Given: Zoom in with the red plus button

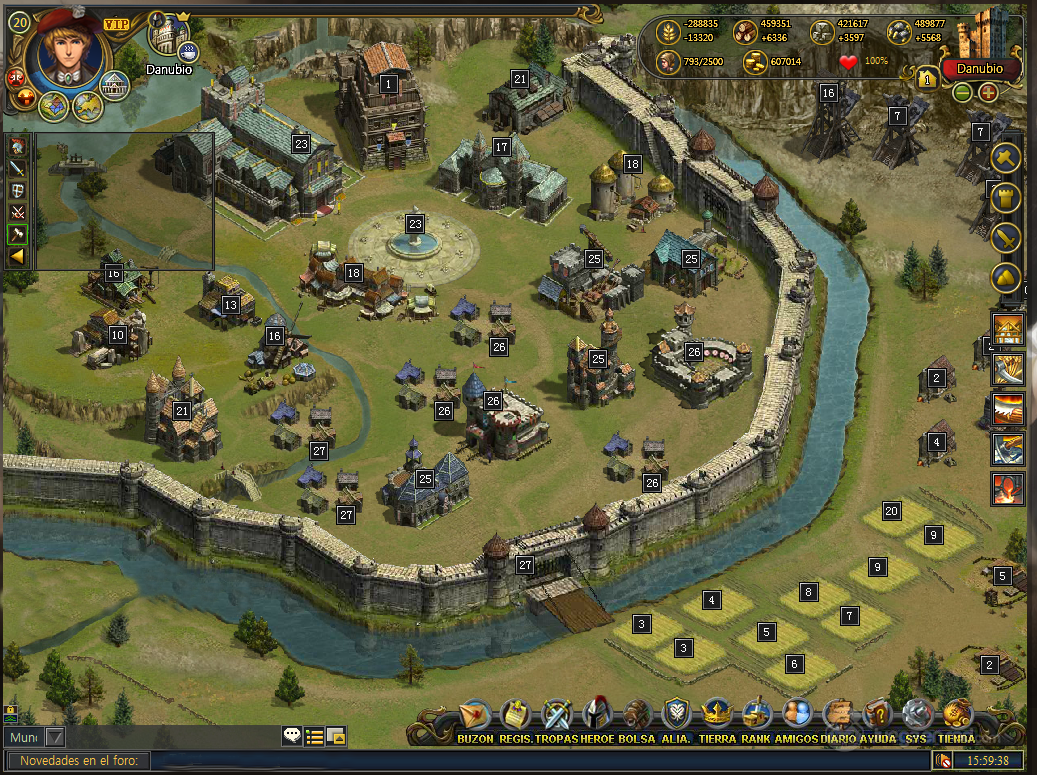Looking at the screenshot, I should coord(988,92).
